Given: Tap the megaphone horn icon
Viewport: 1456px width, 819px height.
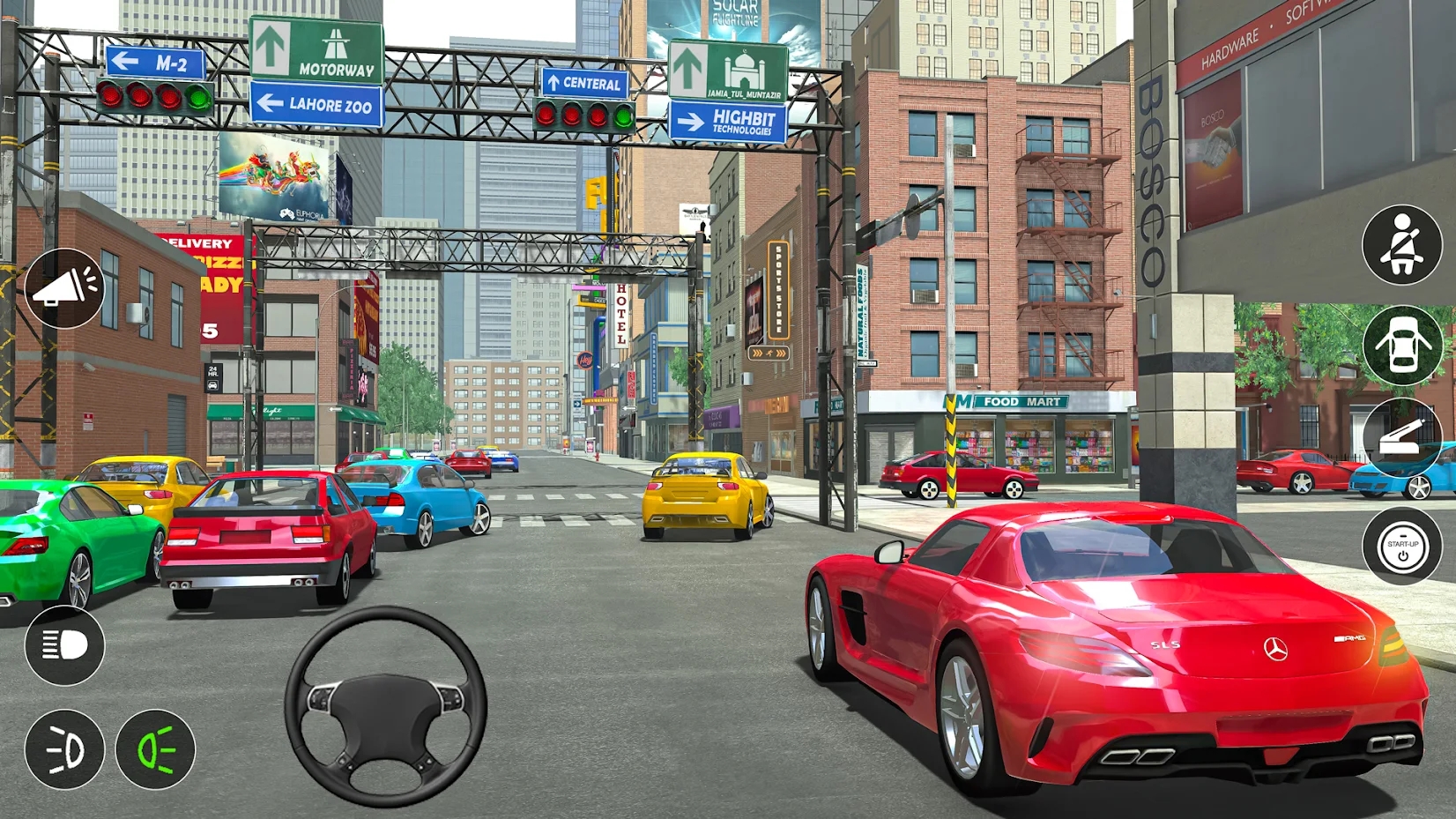Looking at the screenshot, I should pos(64,286).
